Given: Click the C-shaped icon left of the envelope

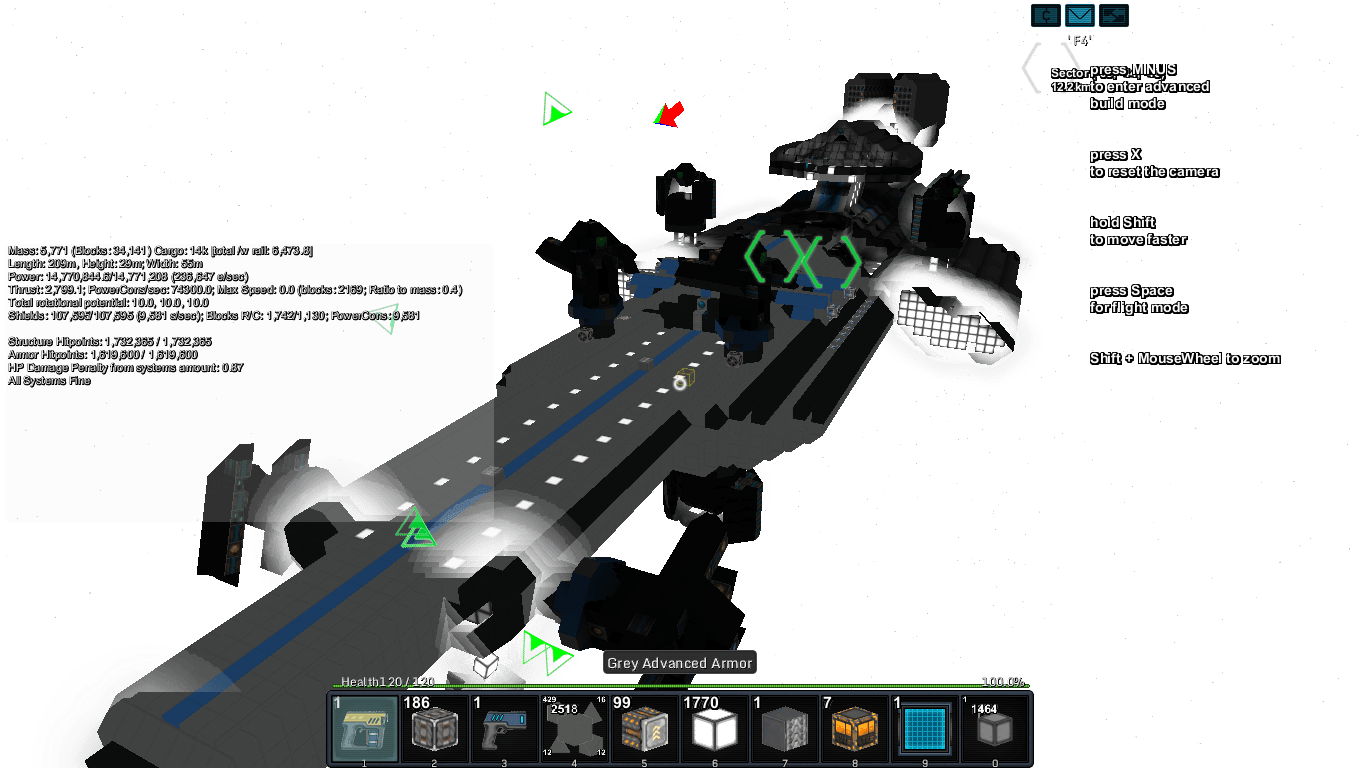Looking at the screenshot, I should (x=1045, y=16).
